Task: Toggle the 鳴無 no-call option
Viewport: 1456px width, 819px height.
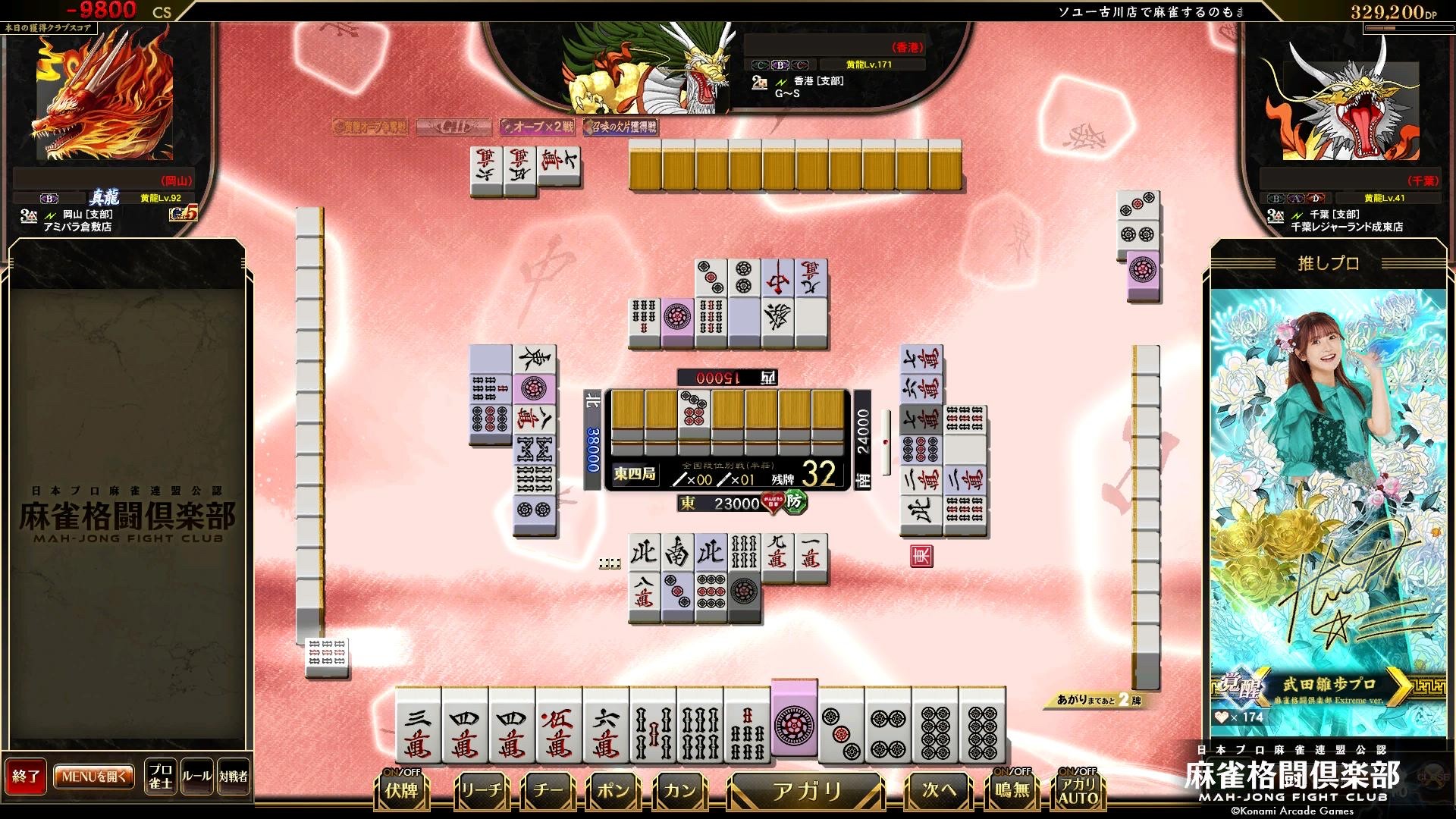Action: [1012, 789]
